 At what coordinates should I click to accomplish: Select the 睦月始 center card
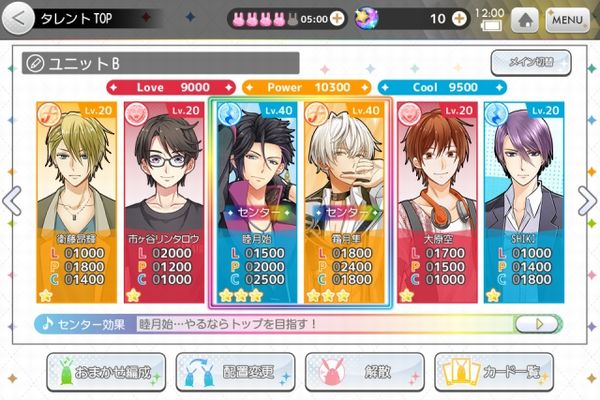(255, 200)
